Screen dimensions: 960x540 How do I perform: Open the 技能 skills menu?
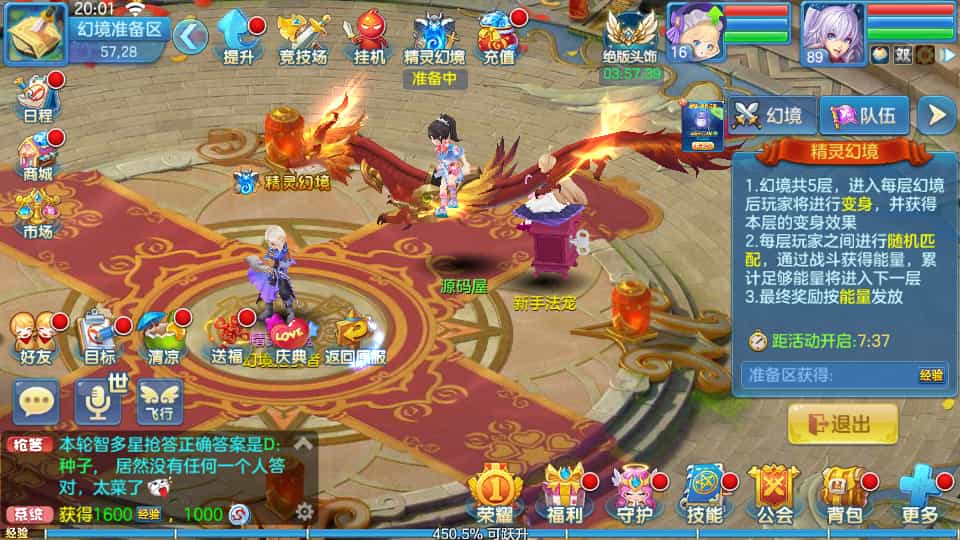click(705, 495)
